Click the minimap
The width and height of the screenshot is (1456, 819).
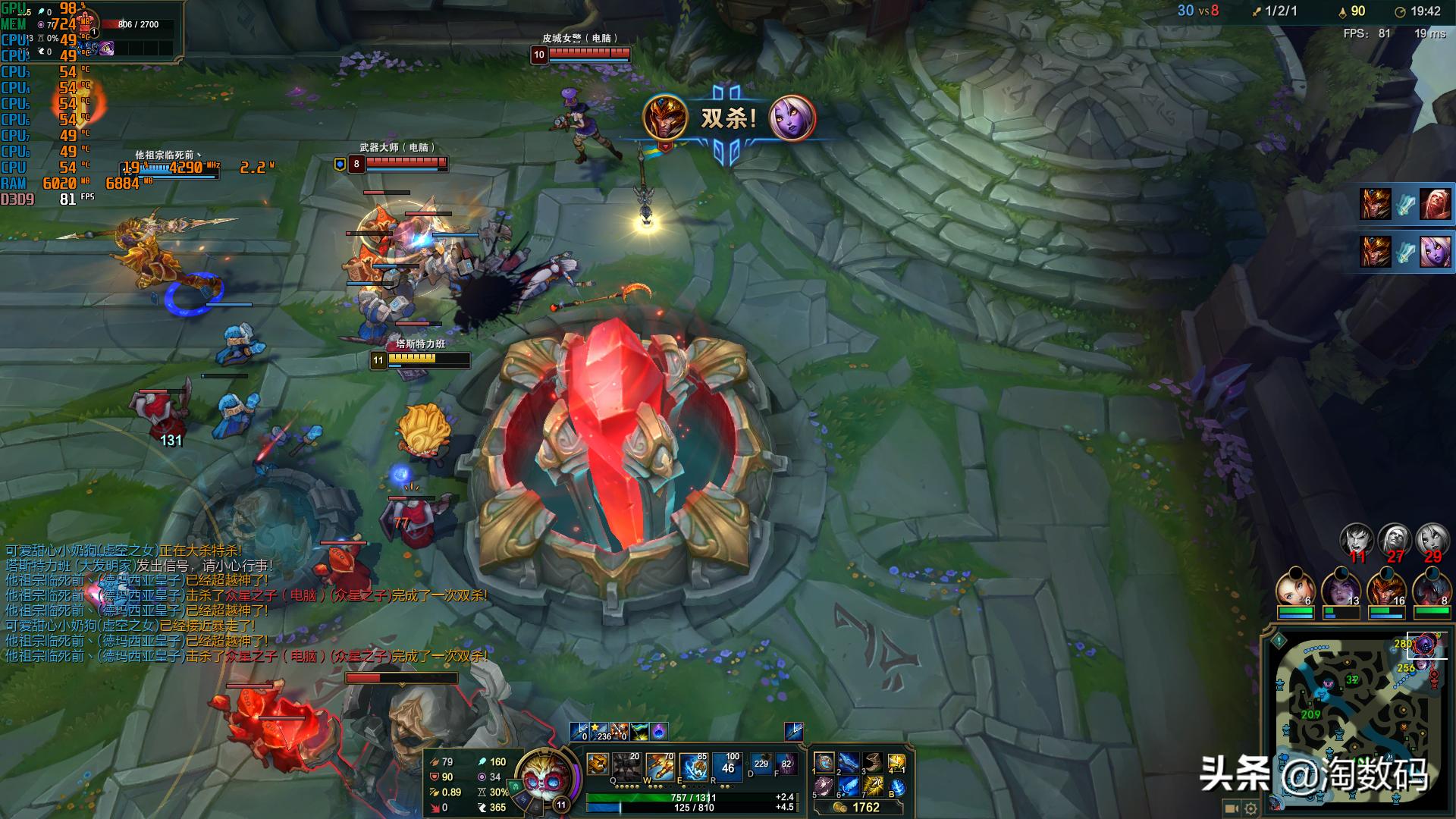(x=1357, y=720)
